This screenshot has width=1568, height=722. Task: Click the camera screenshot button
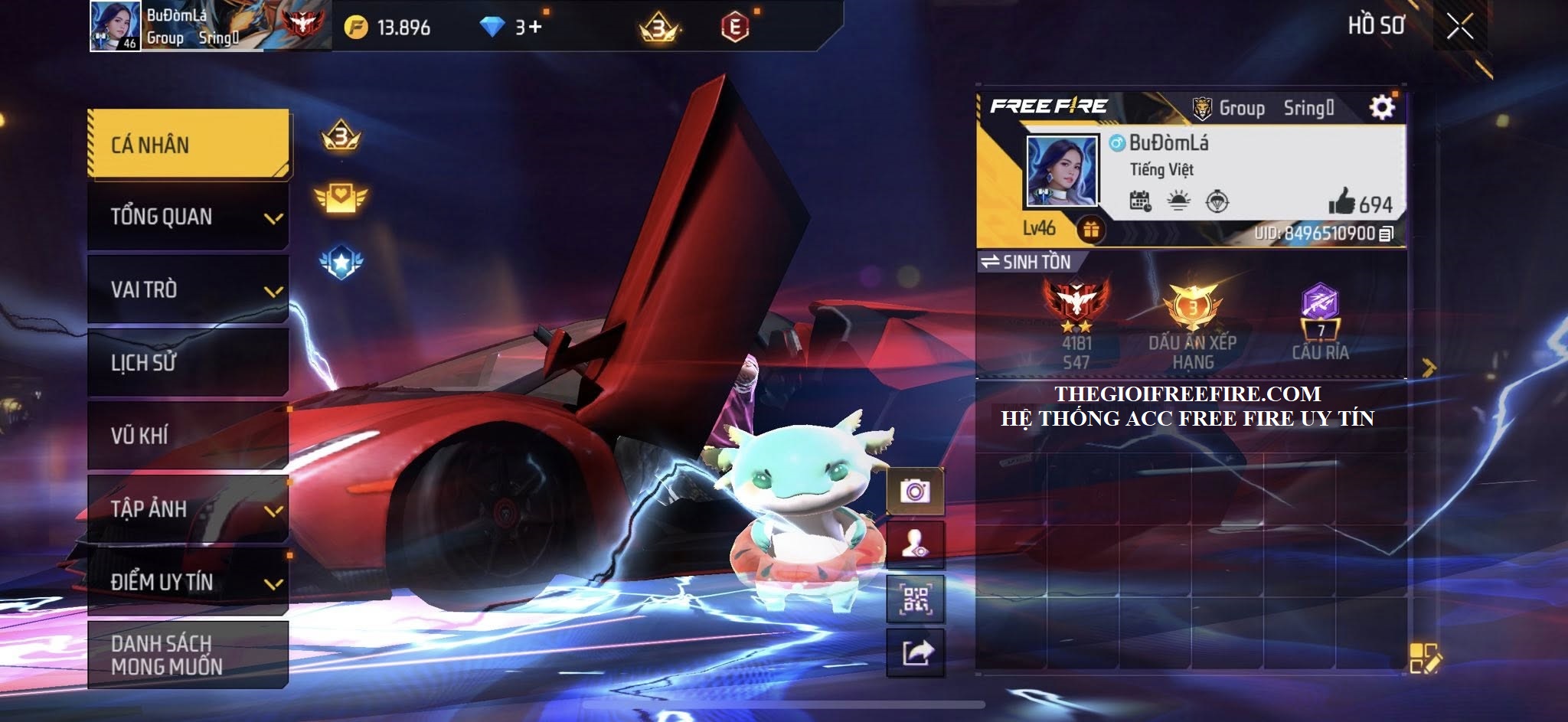[x=915, y=490]
